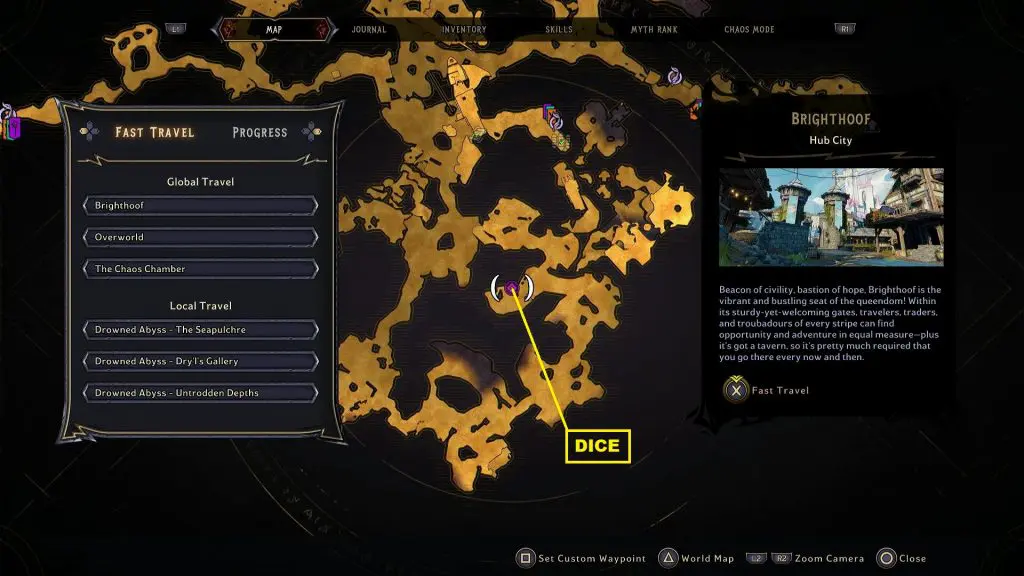Pick The Chaos Chamber destination
The height and width of the screenshot is (576, 1024).
click(x=201, y=269)
